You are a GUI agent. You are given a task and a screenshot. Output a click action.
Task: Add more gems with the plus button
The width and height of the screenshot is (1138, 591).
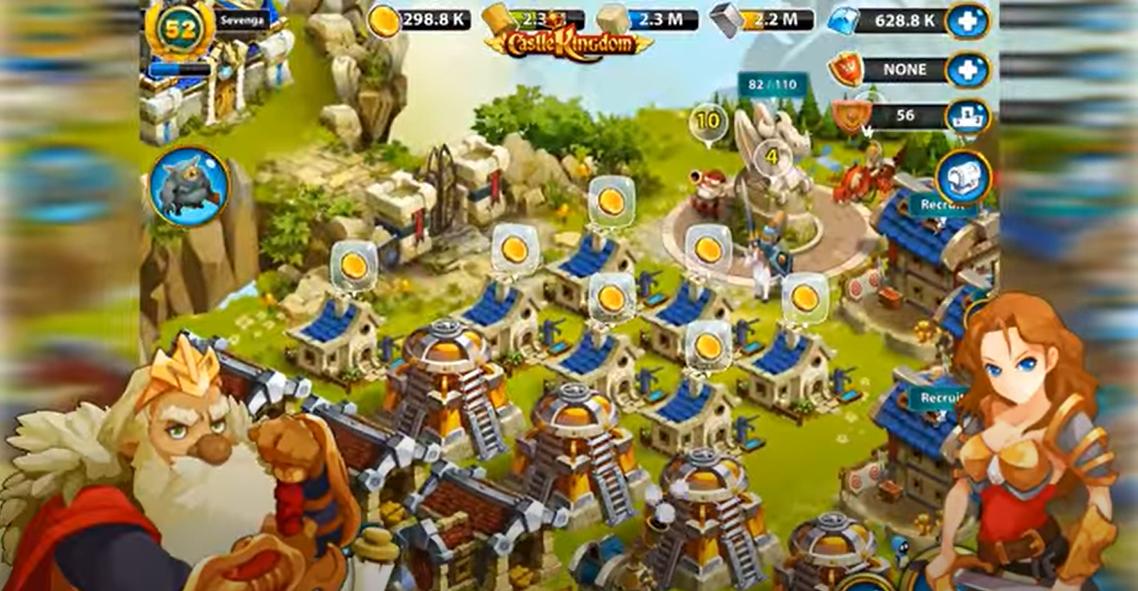click(x=966, y=20)
